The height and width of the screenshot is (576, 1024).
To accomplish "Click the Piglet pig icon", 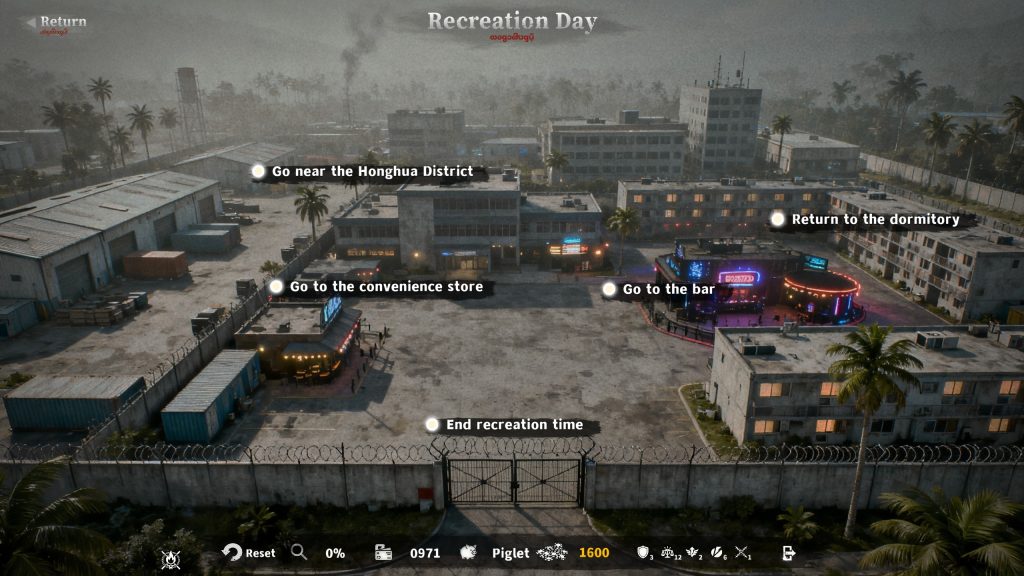I will [467, 553].
